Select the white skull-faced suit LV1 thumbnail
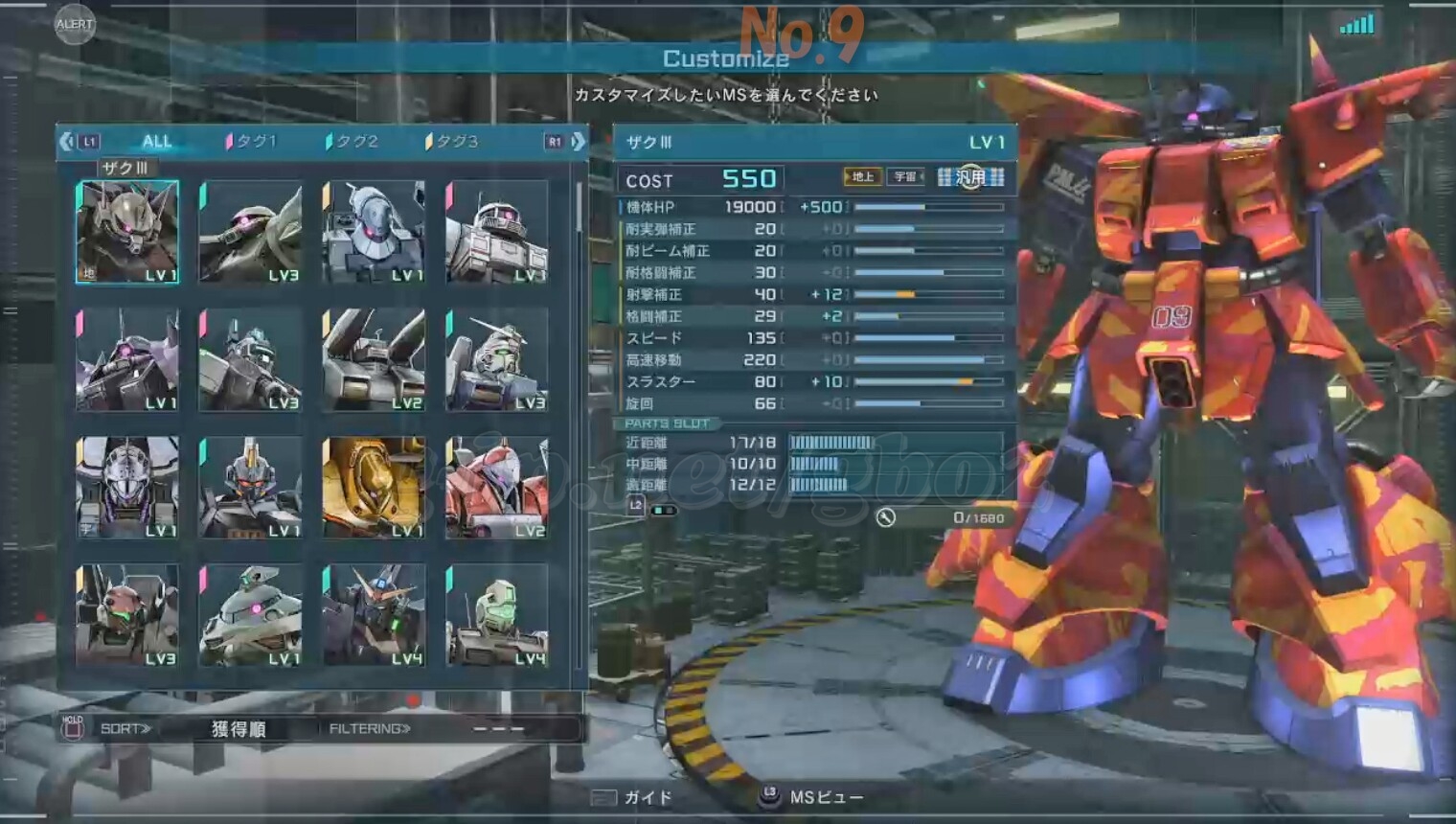The height and width of the screenshot is (824, 1456). (127, 487)
